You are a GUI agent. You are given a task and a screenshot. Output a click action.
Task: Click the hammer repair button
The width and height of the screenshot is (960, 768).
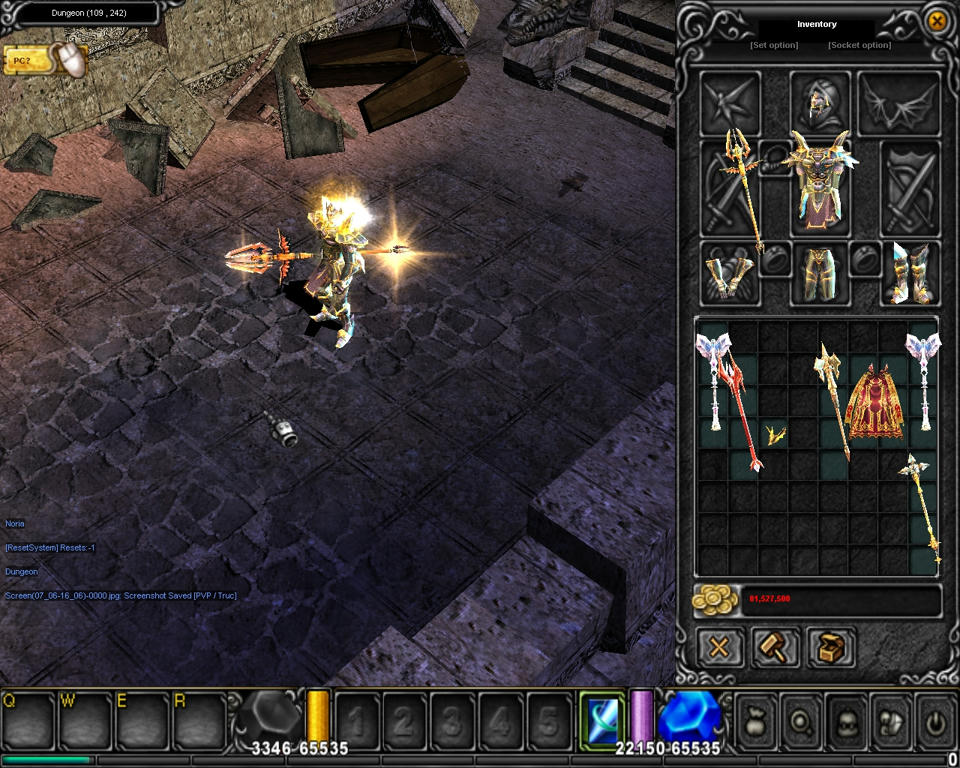coord(775,647)
